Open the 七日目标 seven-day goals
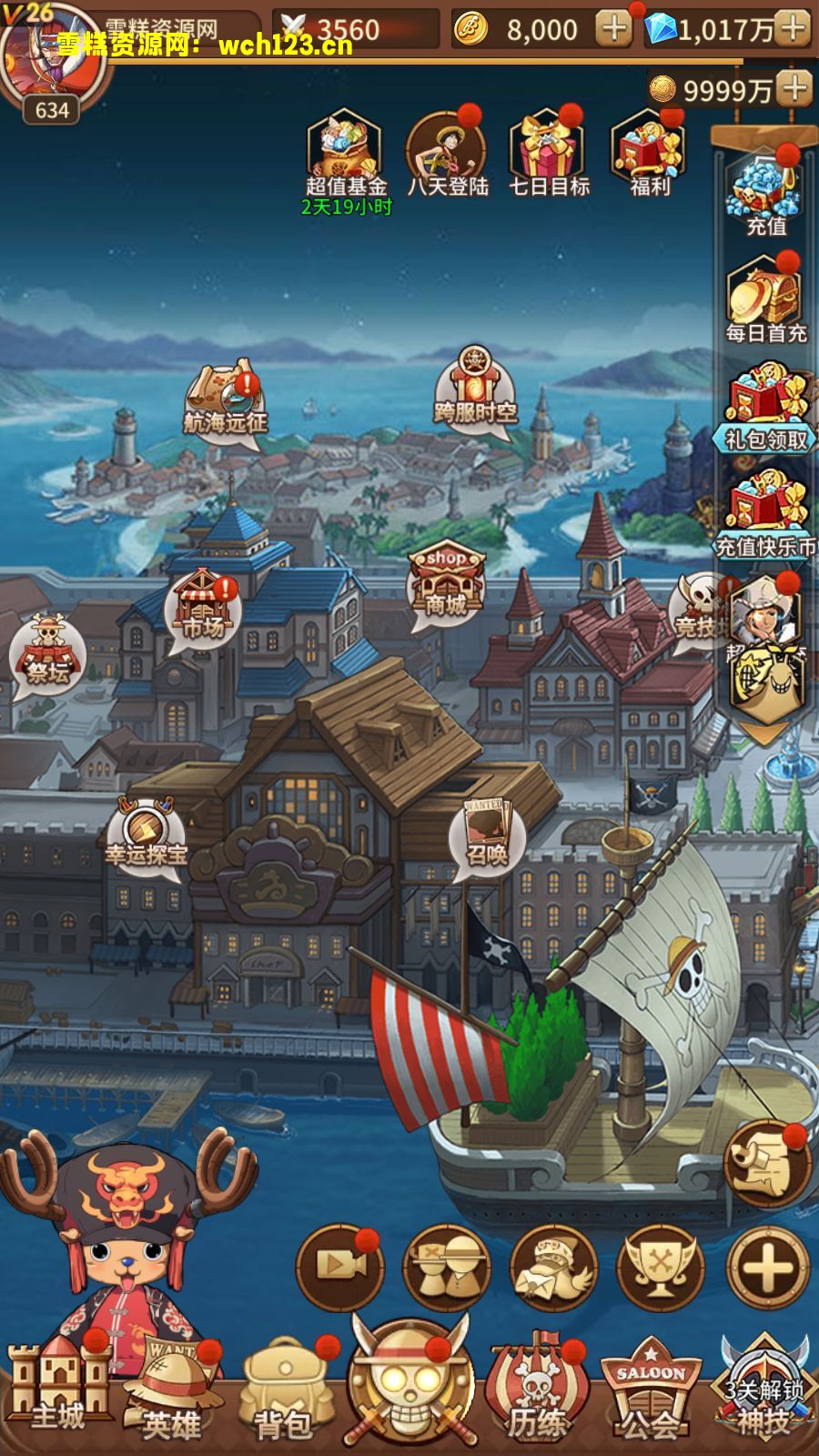819x1456 pixels. point(549,153)
